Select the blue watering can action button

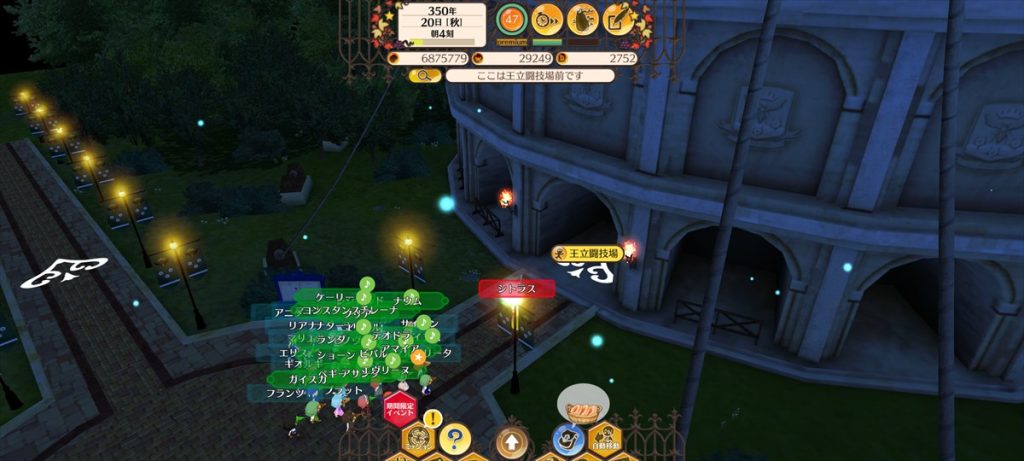tap(567, 438)
